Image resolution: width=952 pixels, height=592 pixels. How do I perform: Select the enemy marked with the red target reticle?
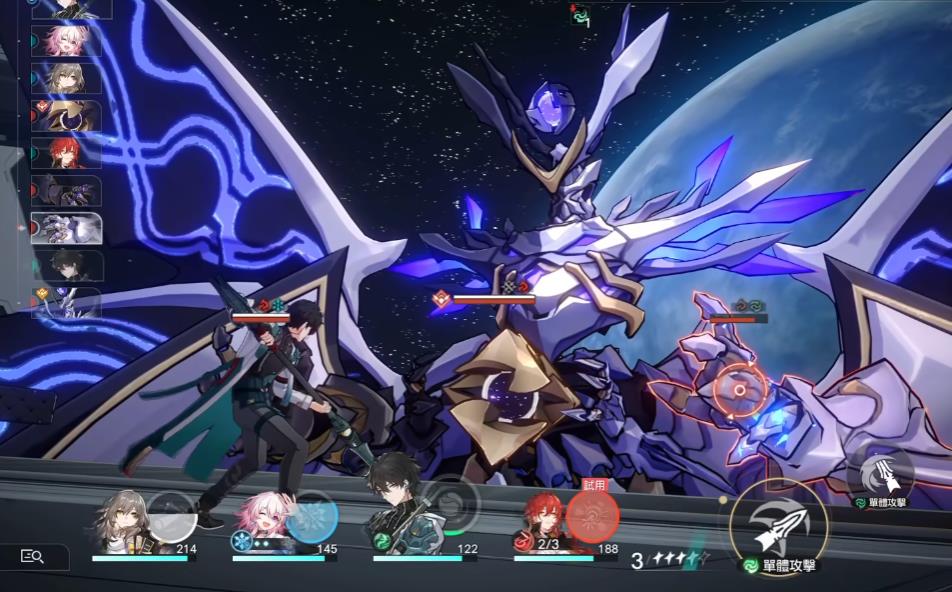click(x=740, y=390)
